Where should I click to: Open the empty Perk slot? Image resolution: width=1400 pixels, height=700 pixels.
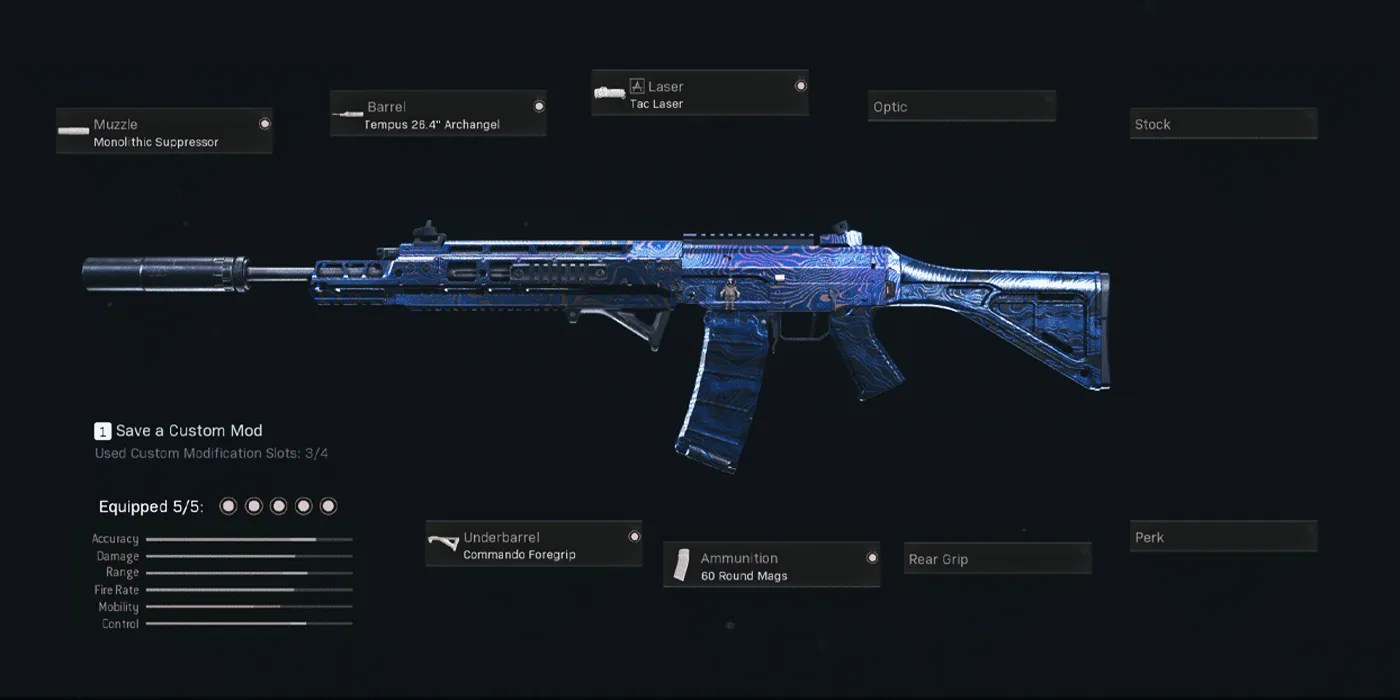tap(1223, 537)
